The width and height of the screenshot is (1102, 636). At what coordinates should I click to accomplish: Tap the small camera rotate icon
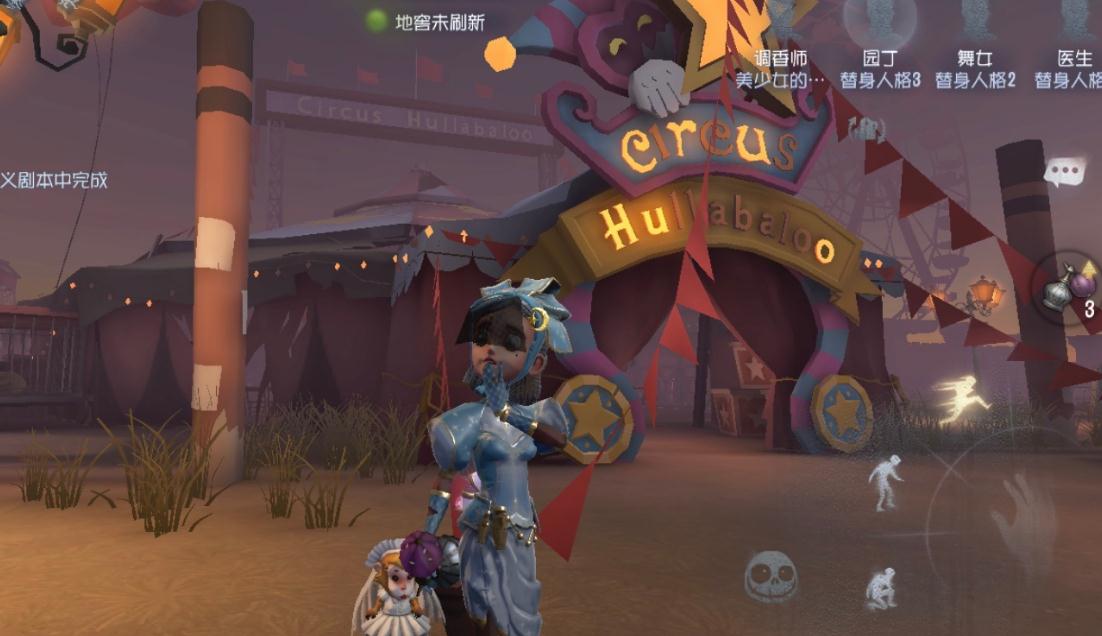tap(866, 128)
